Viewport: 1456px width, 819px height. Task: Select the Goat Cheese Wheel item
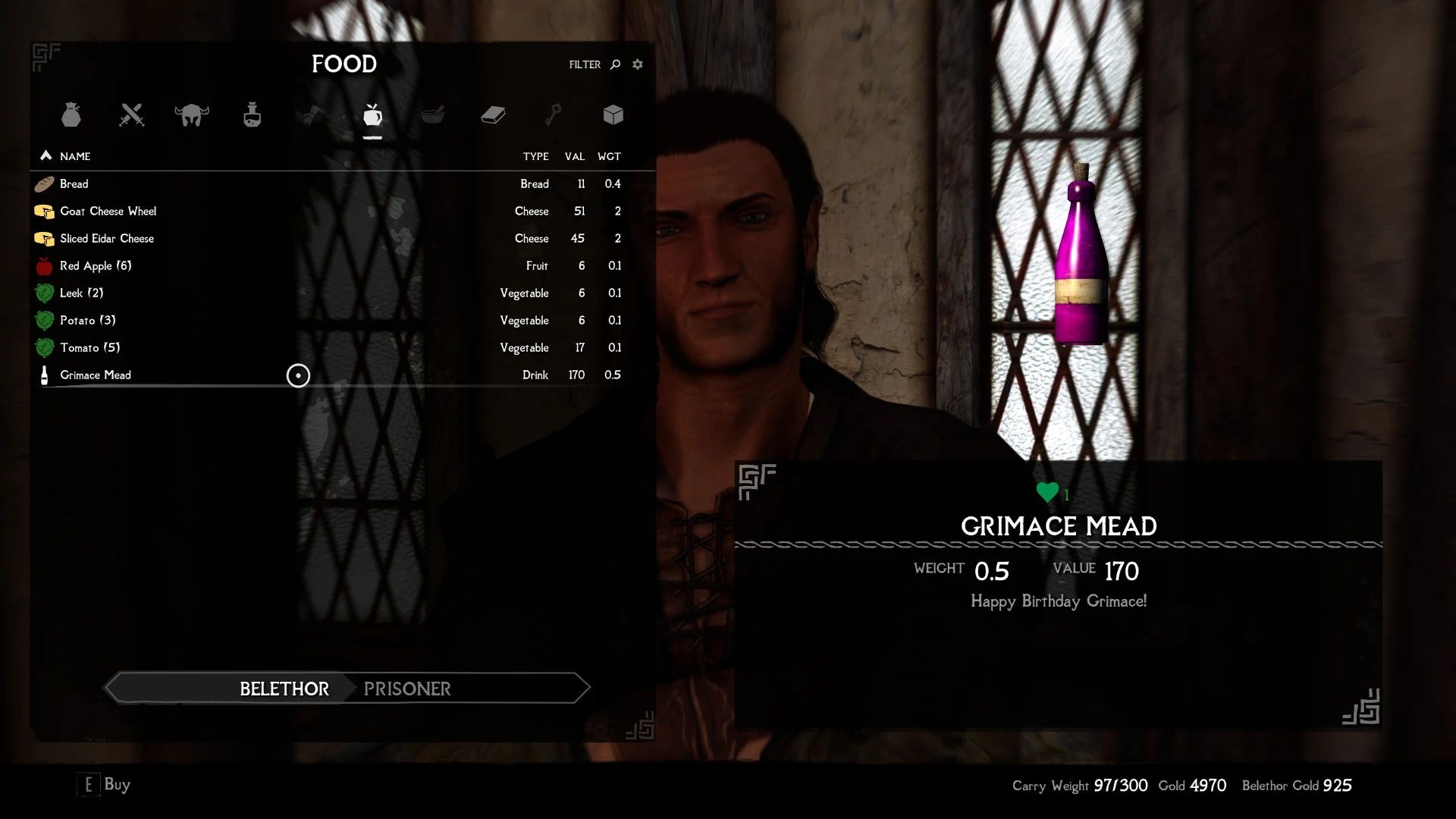108,211
